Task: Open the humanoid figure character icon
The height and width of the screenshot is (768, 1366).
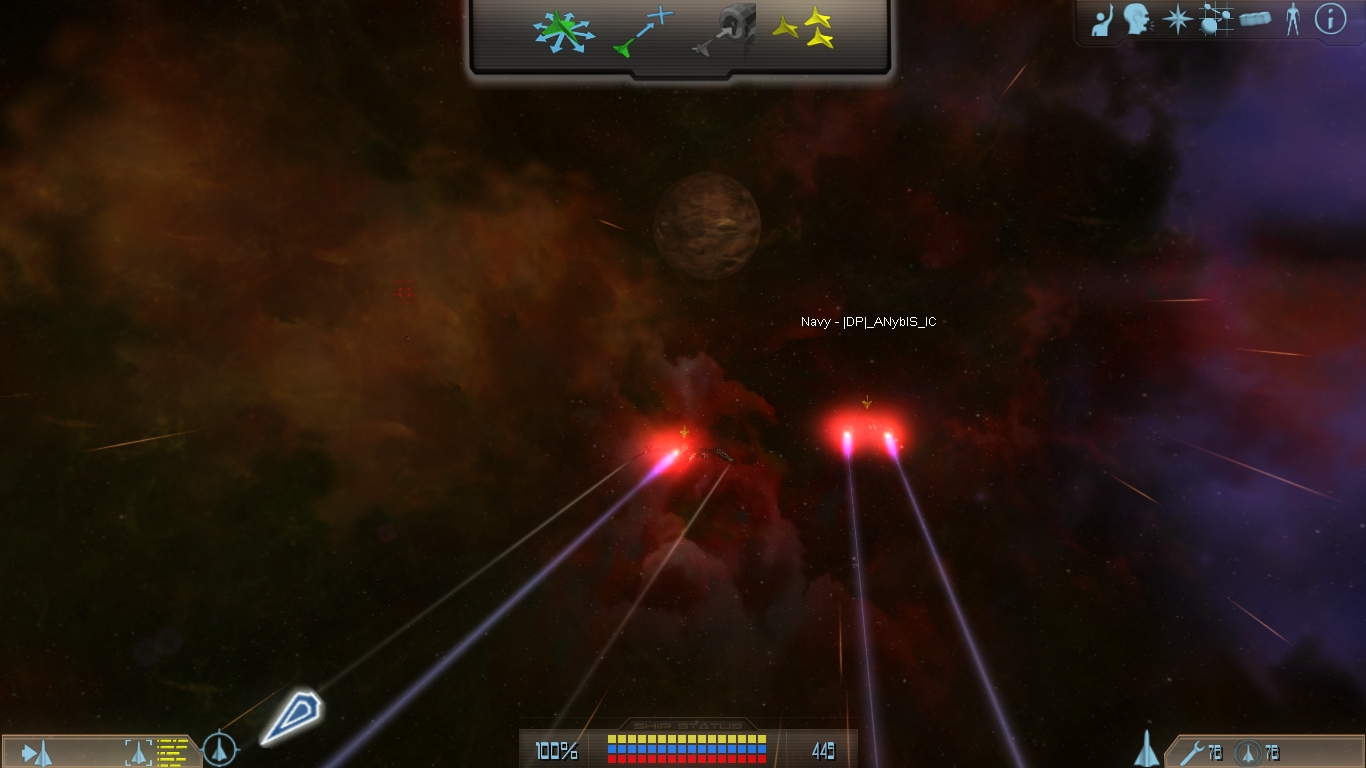Action: coord(1293,20)
